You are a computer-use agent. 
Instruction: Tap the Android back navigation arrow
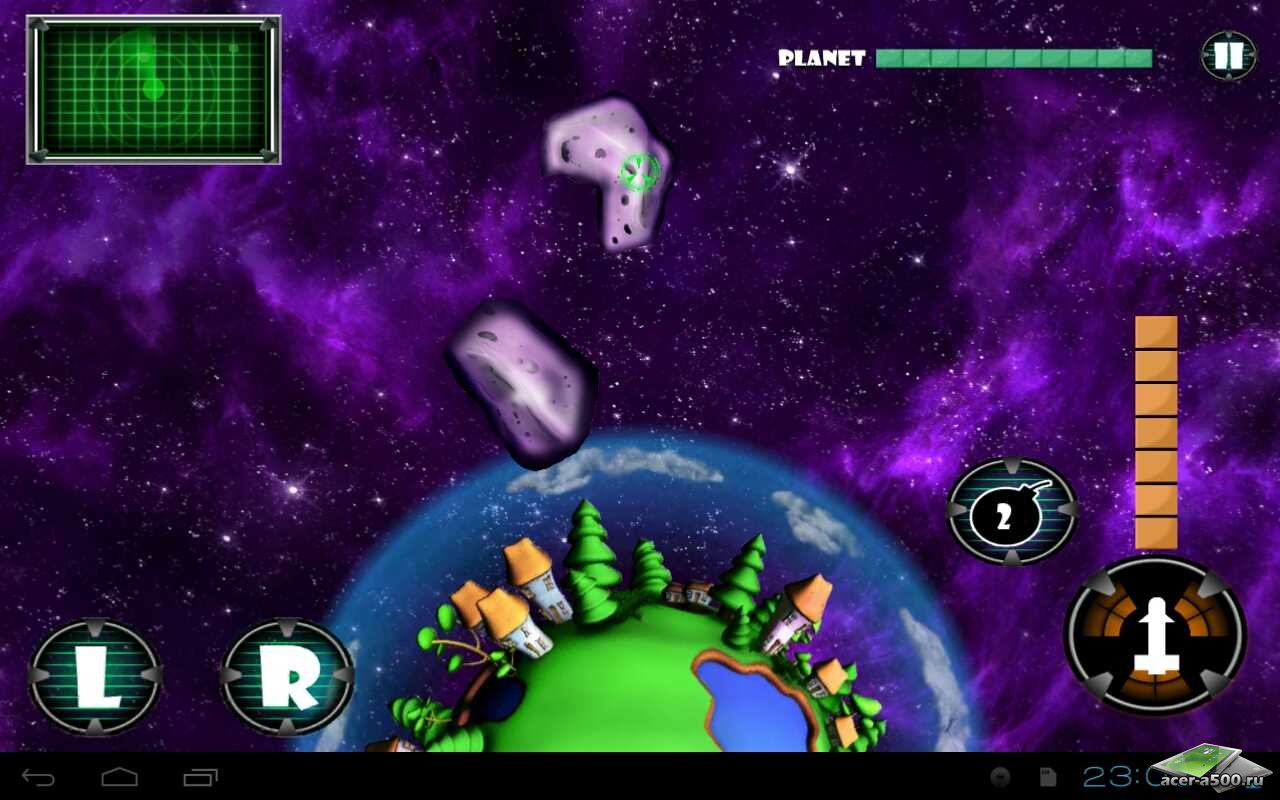pyautogui.click(x=39, y=777)
